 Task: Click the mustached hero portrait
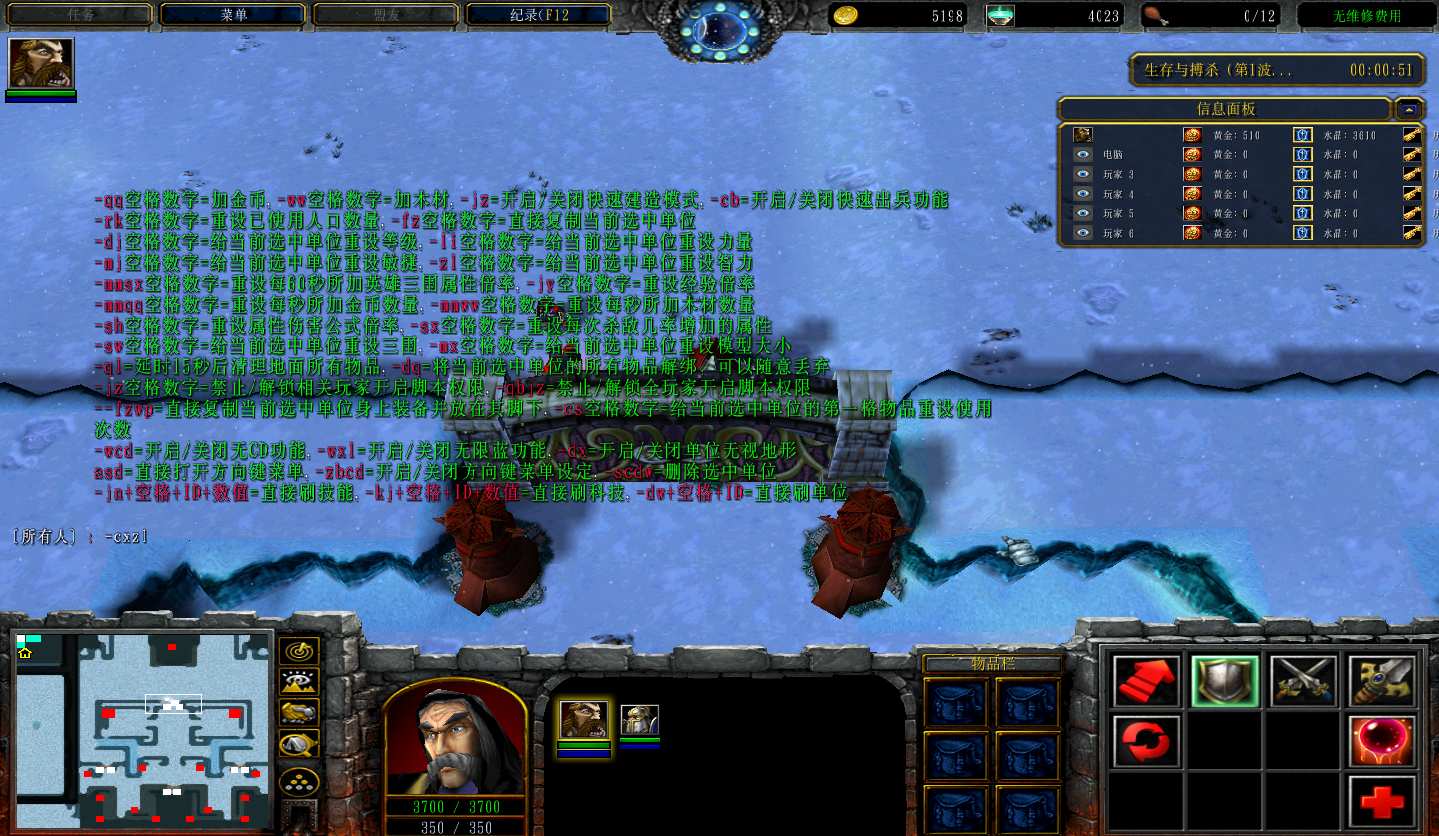(455, 738)
